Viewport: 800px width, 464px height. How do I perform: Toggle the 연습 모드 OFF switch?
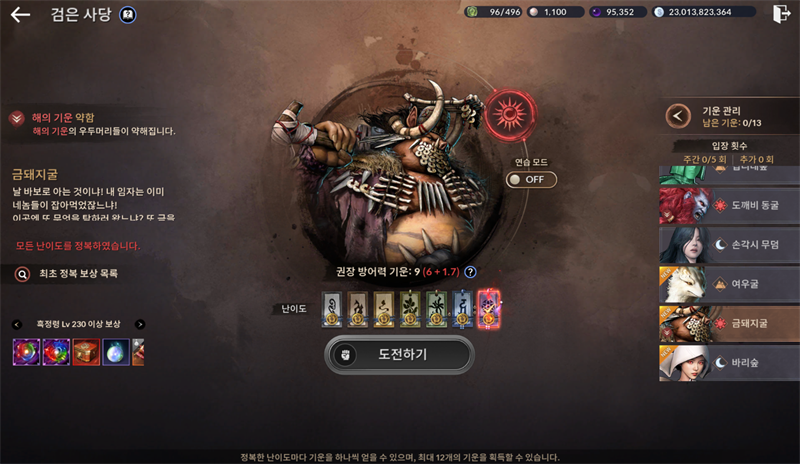click(531, 180)
